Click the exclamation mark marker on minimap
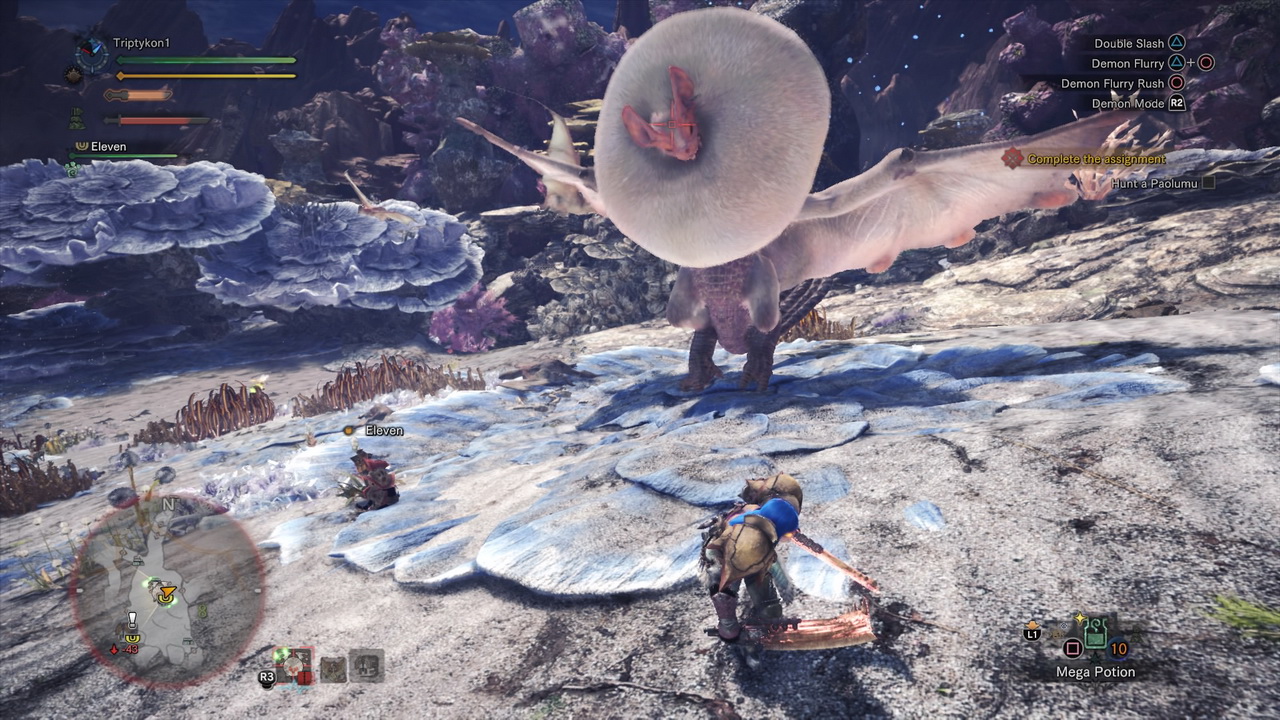The width and height of the screenshot is (1280, 720). [131, 619]
